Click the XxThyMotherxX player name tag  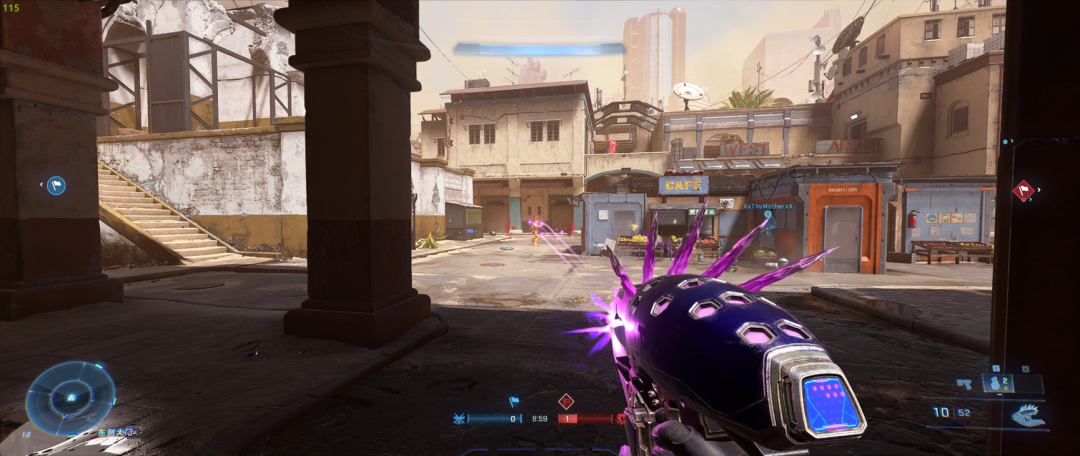click(x=767, y=206)
